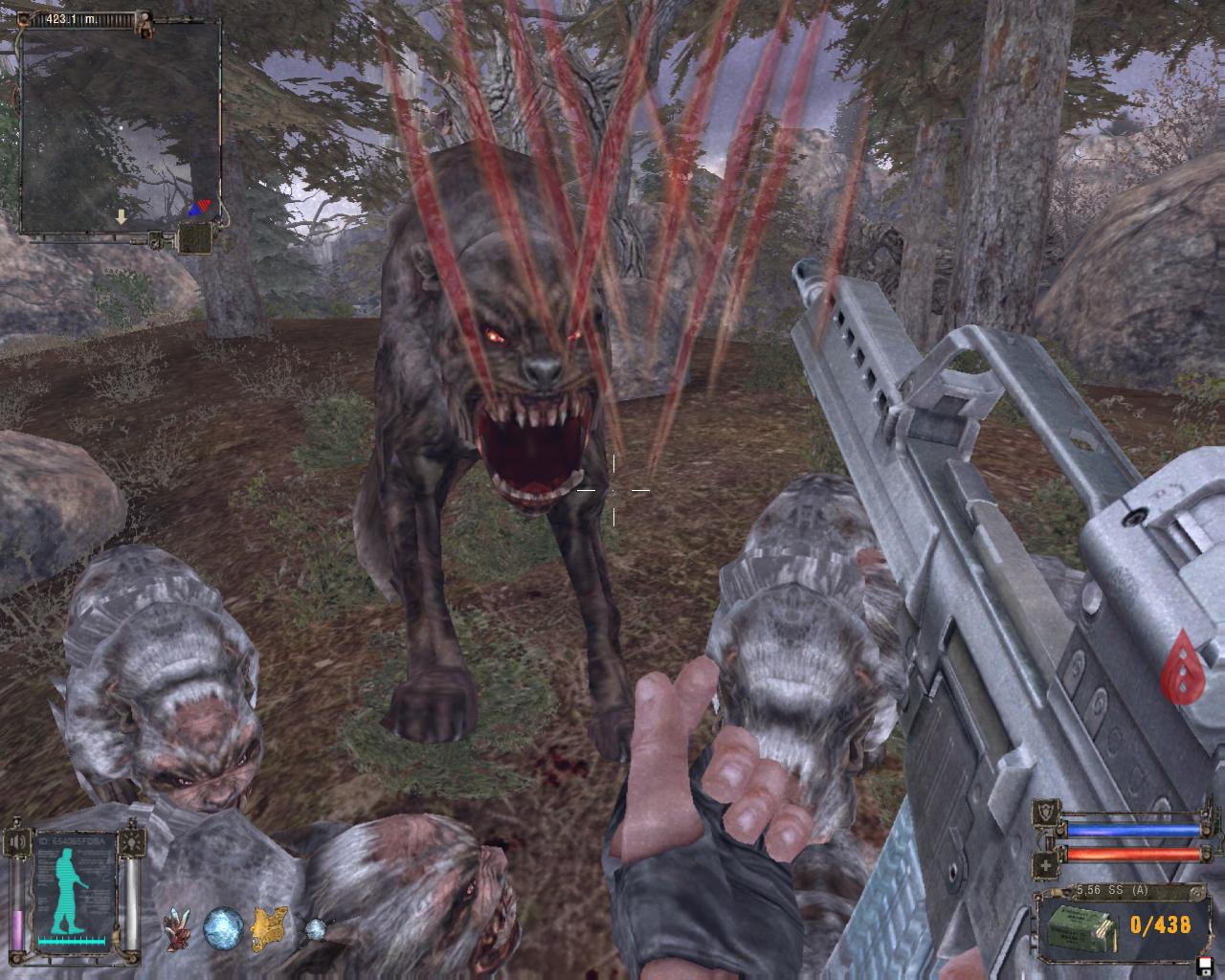Click the white arrow marker on minimap
The width and height of the screenshot is (1225, 980).
(121, 217)
